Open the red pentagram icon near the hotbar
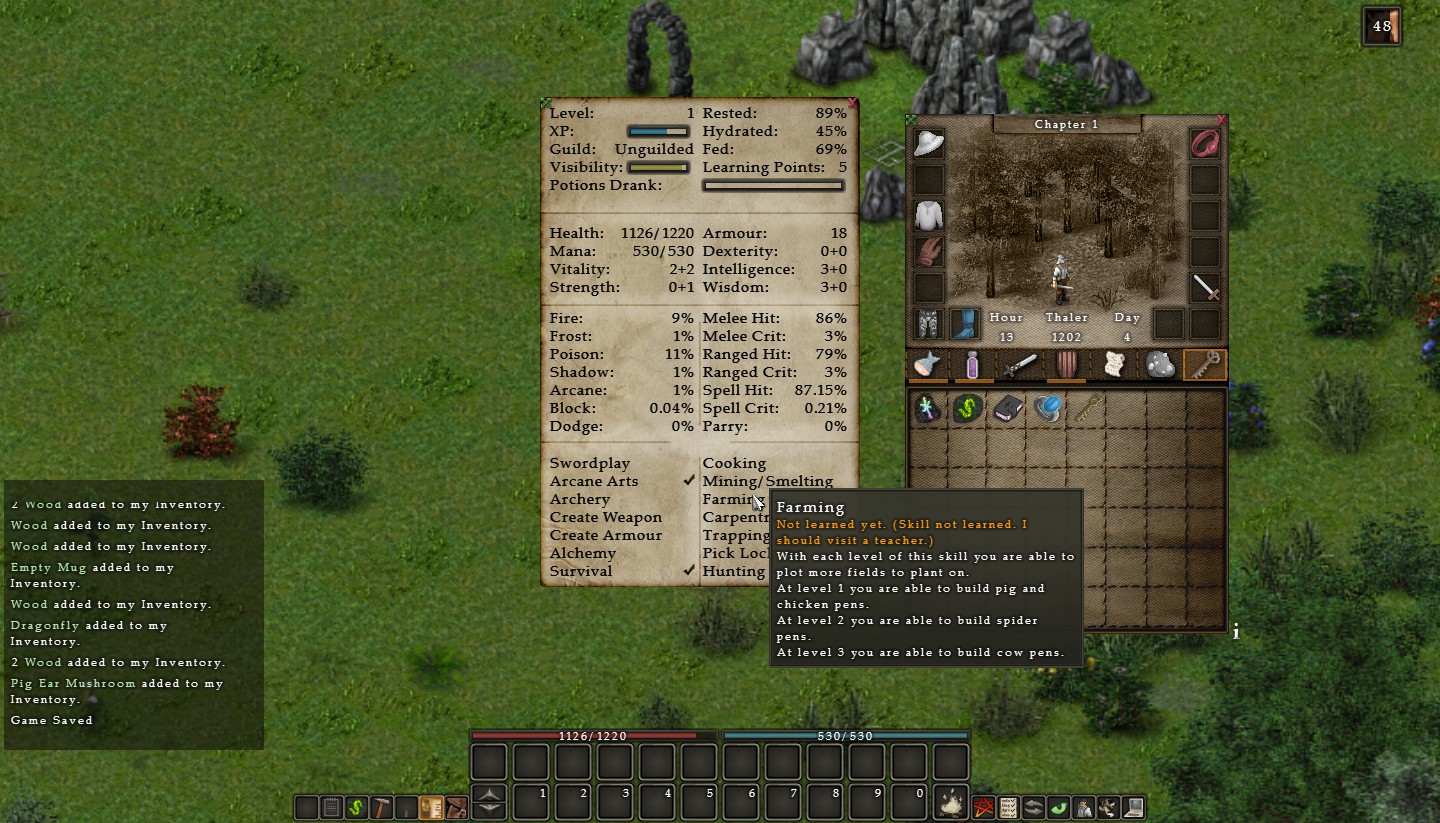The image size is (1440, 823). click(x=982, y=807)
